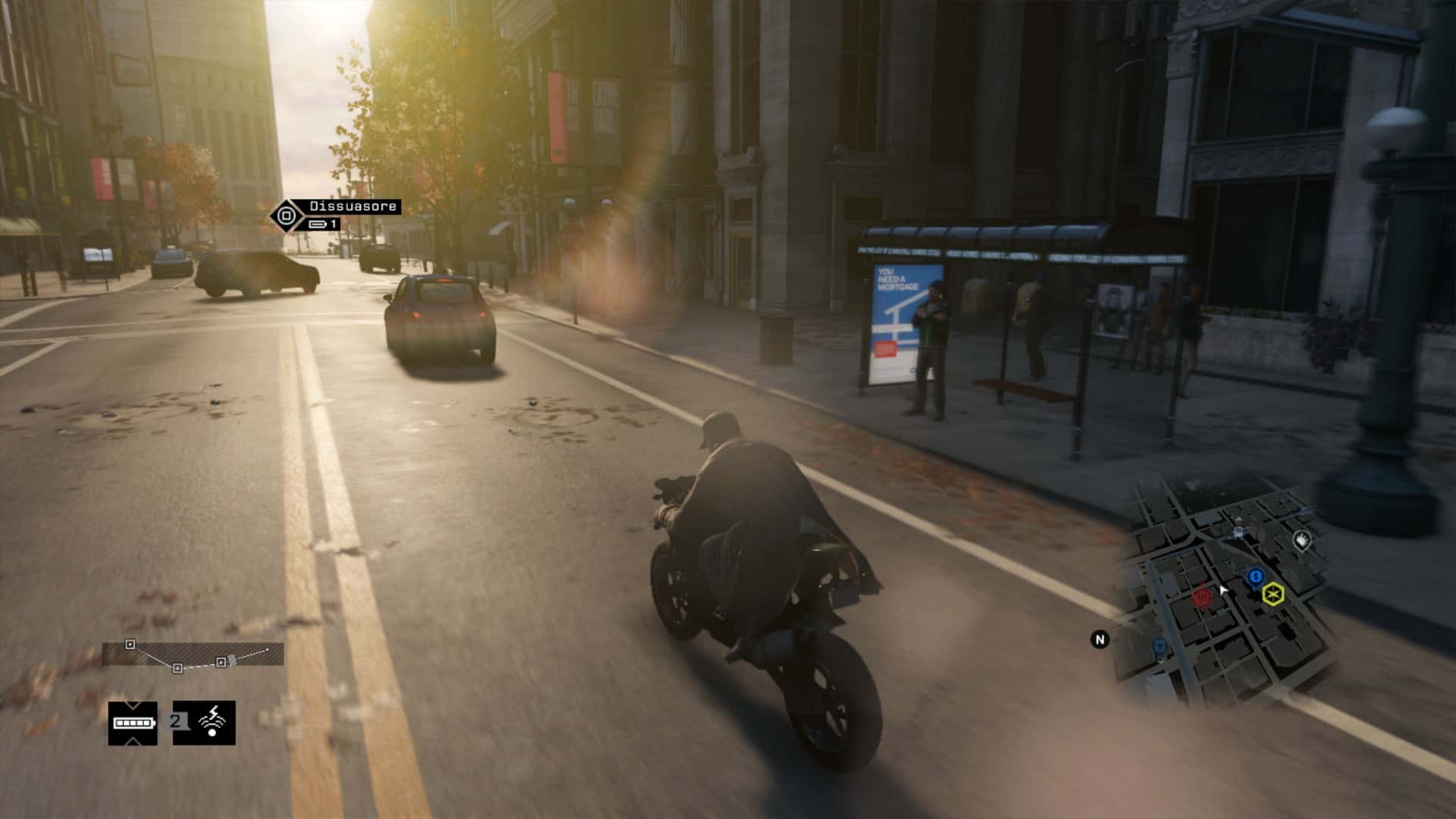1456x819 pixels.
Task: Trigger the Dissuasore hack prompt
Action: pyautogui.click(x=287, y=216)
